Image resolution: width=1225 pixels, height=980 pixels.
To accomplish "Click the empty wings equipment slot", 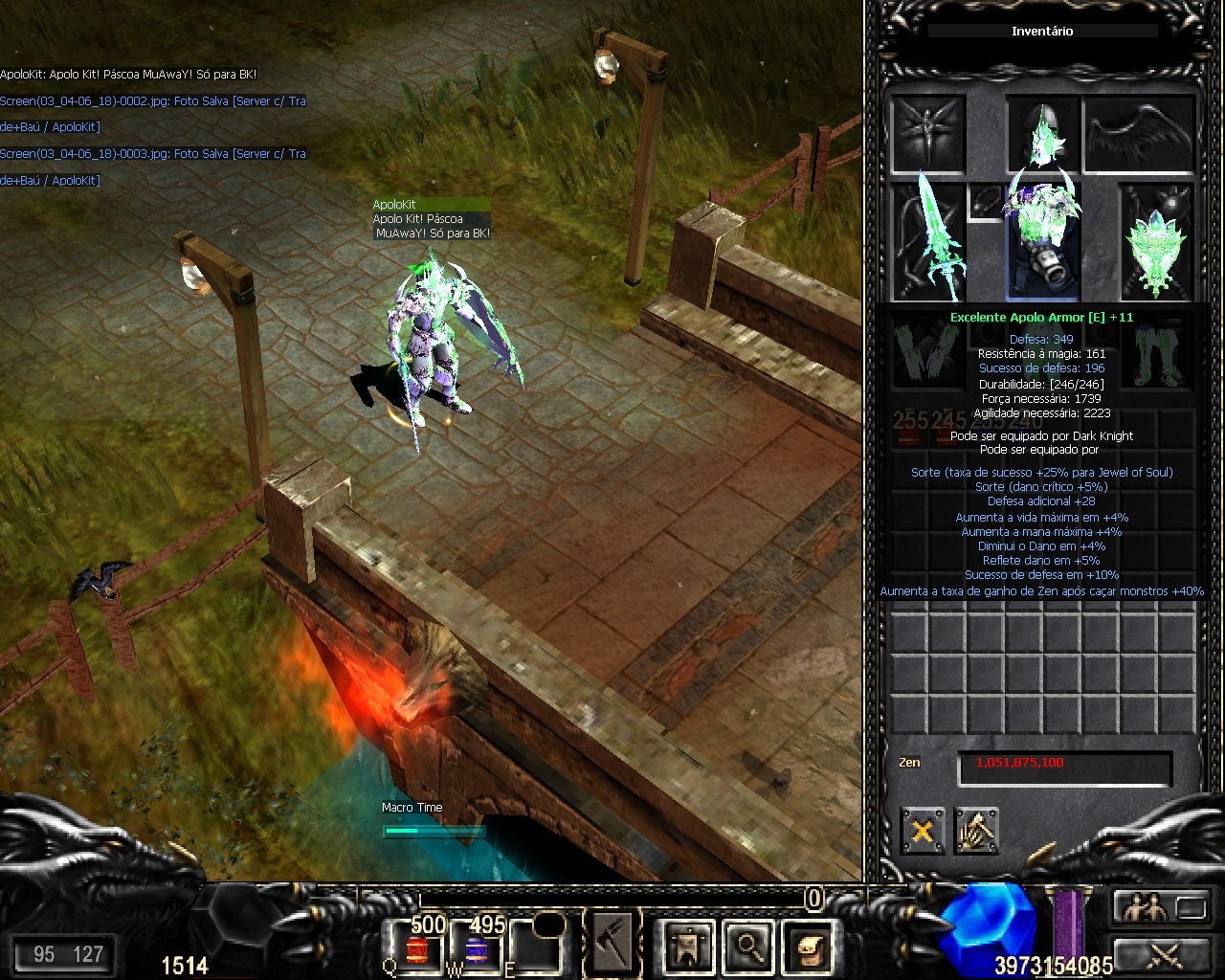I will point(1139,132).
